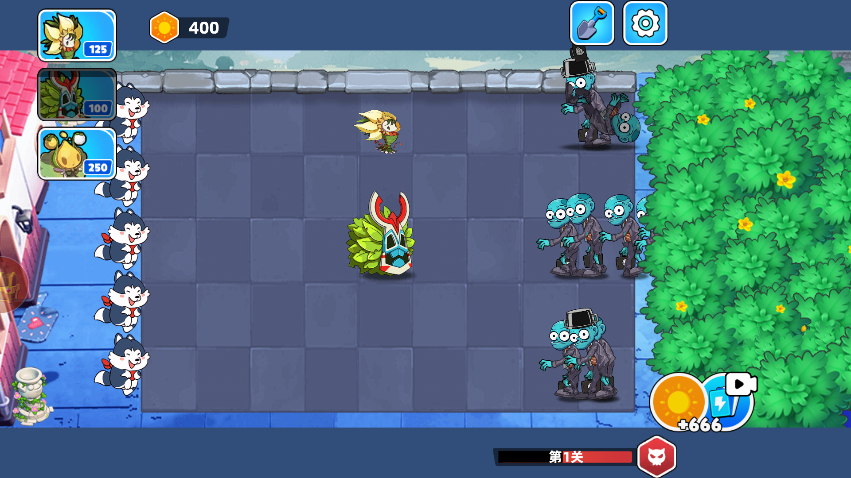
Task: Open the gear settings menu
Action: (x=645, y=23)
